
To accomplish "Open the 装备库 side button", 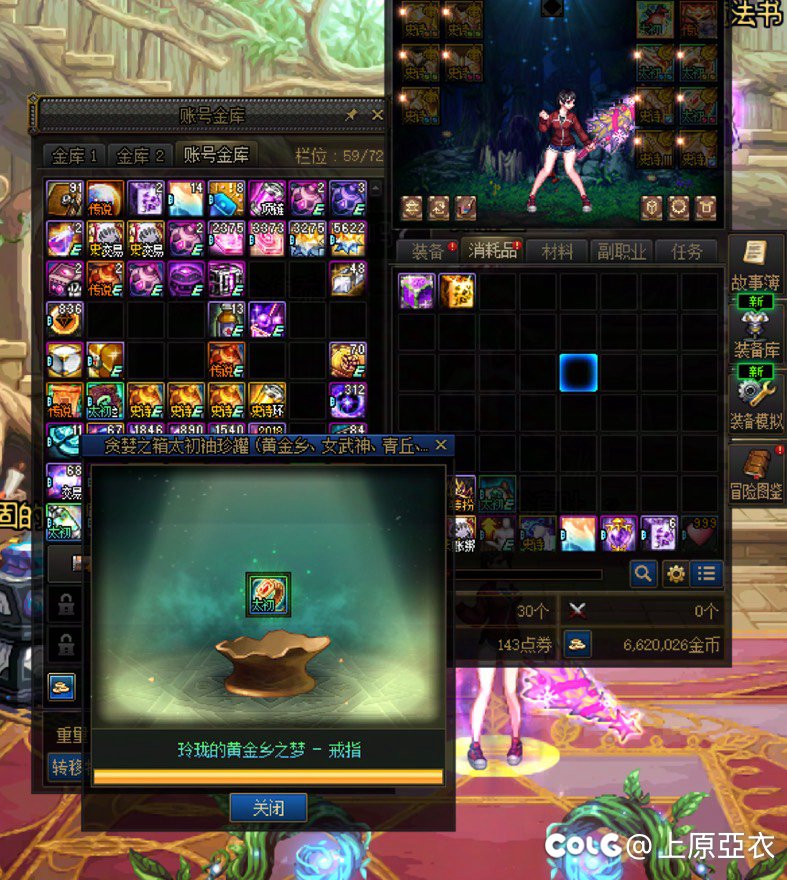I will click(x=757, y=335).
